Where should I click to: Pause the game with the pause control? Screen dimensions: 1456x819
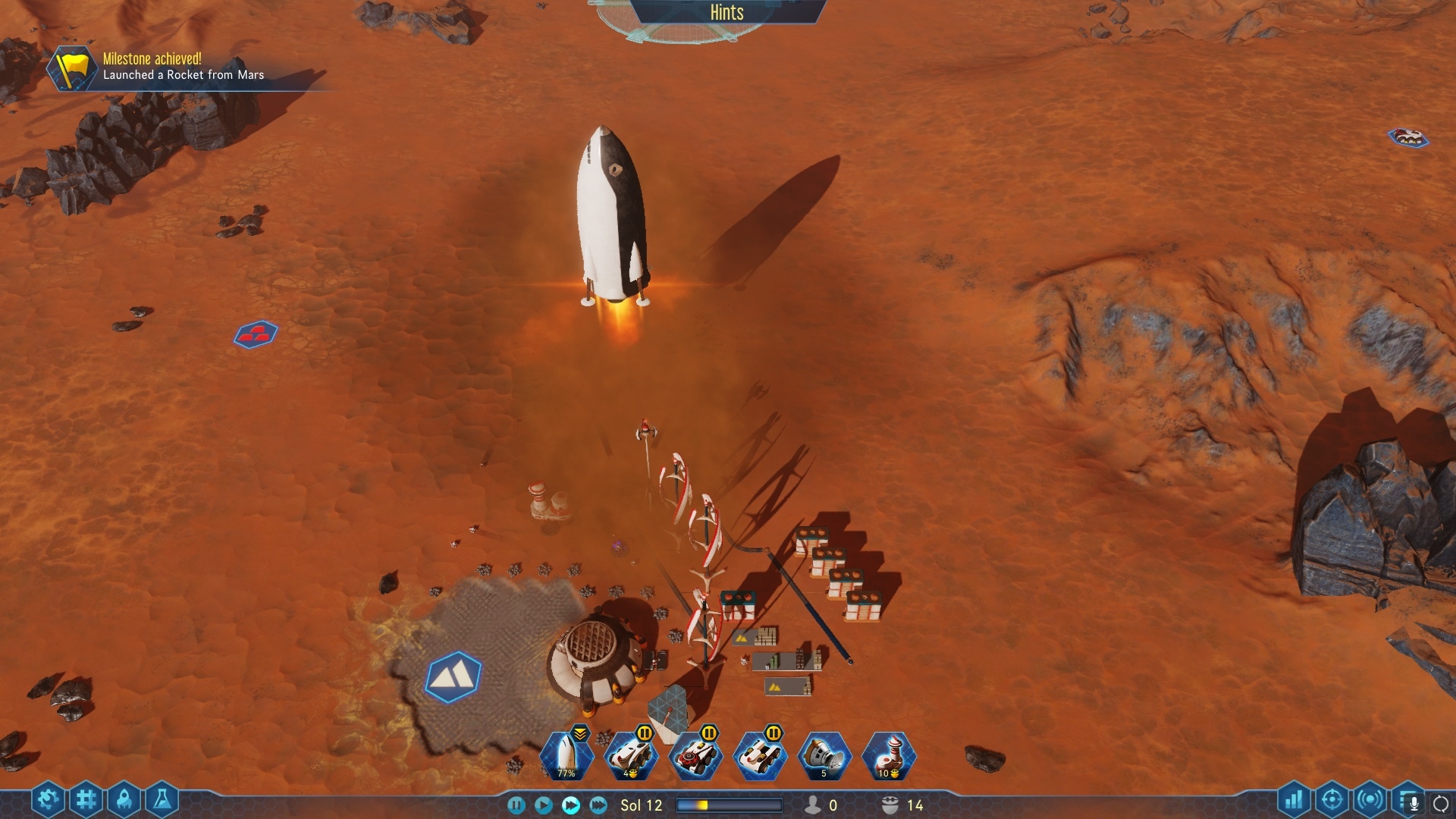(x=518, y=805)
